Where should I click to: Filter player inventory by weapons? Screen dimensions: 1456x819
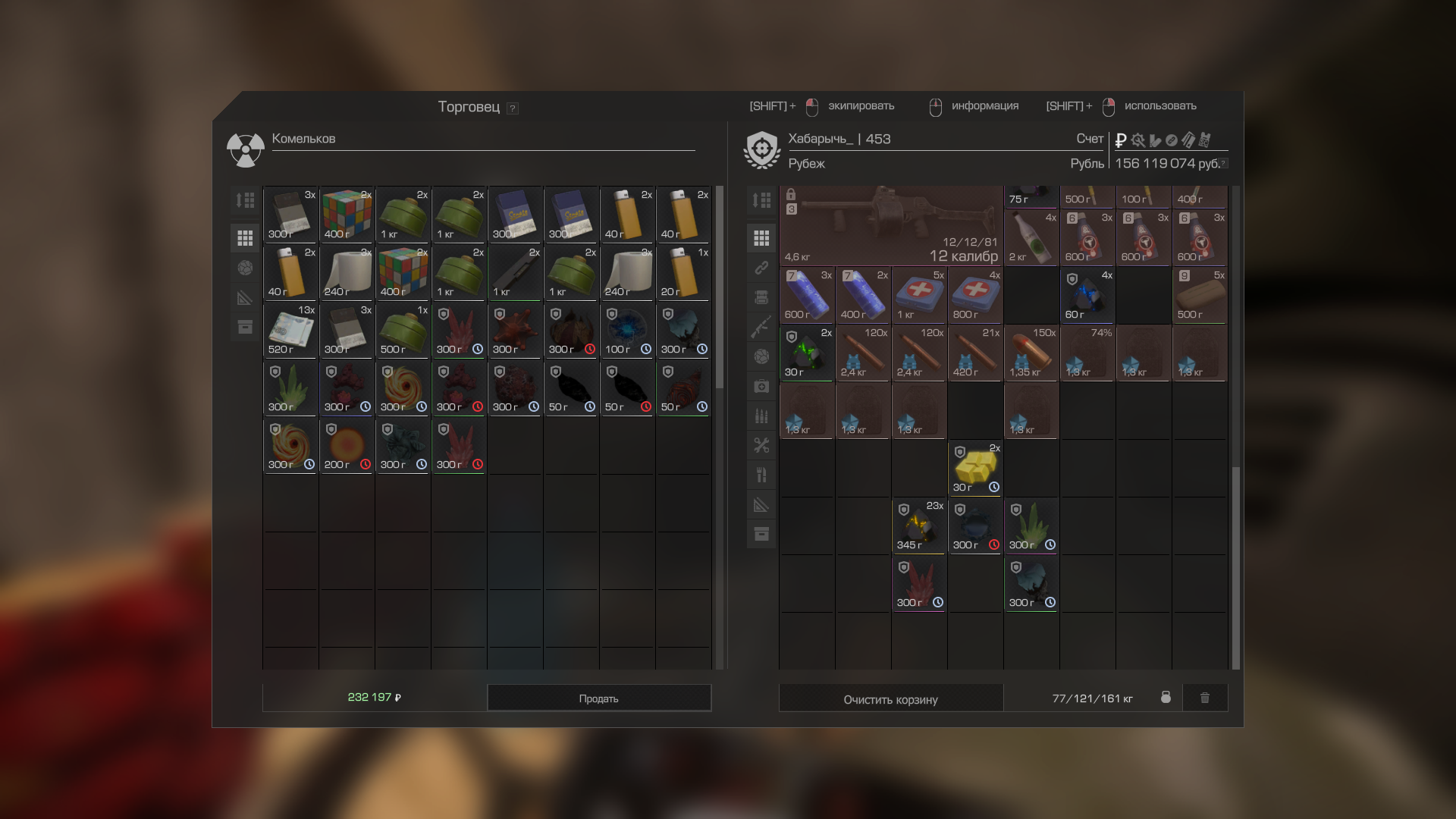tap(761, 327)
